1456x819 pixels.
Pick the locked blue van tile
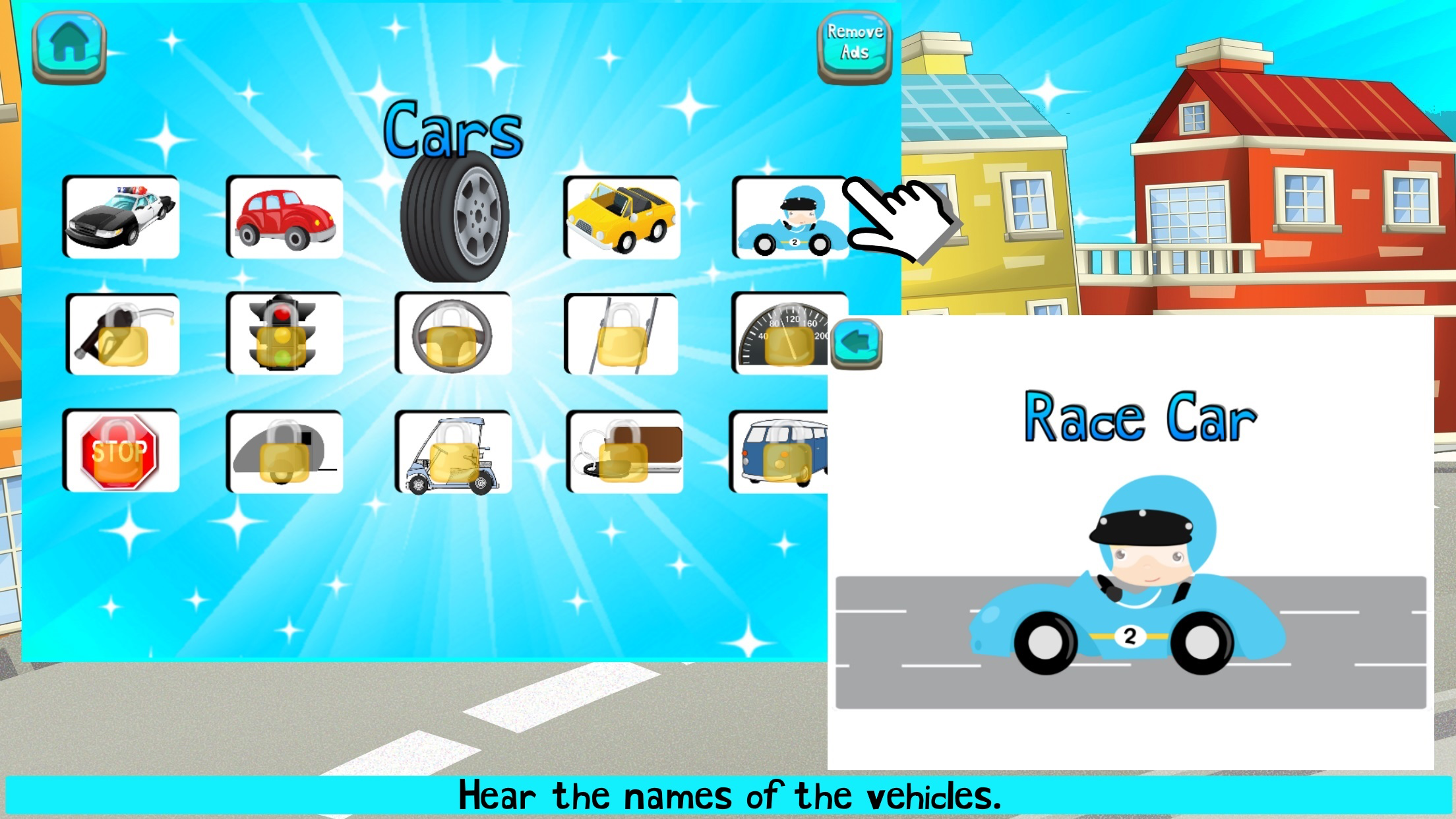779,451
